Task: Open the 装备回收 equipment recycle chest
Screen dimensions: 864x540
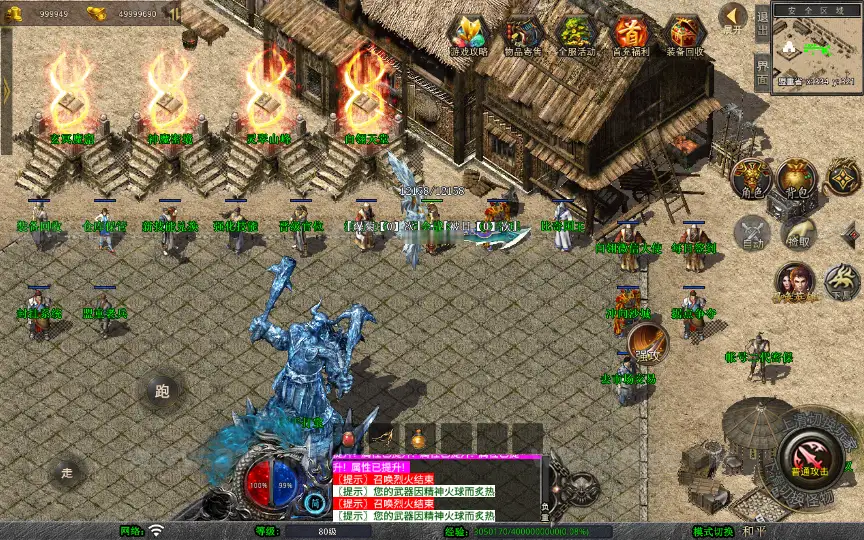Action: point(685,35)
